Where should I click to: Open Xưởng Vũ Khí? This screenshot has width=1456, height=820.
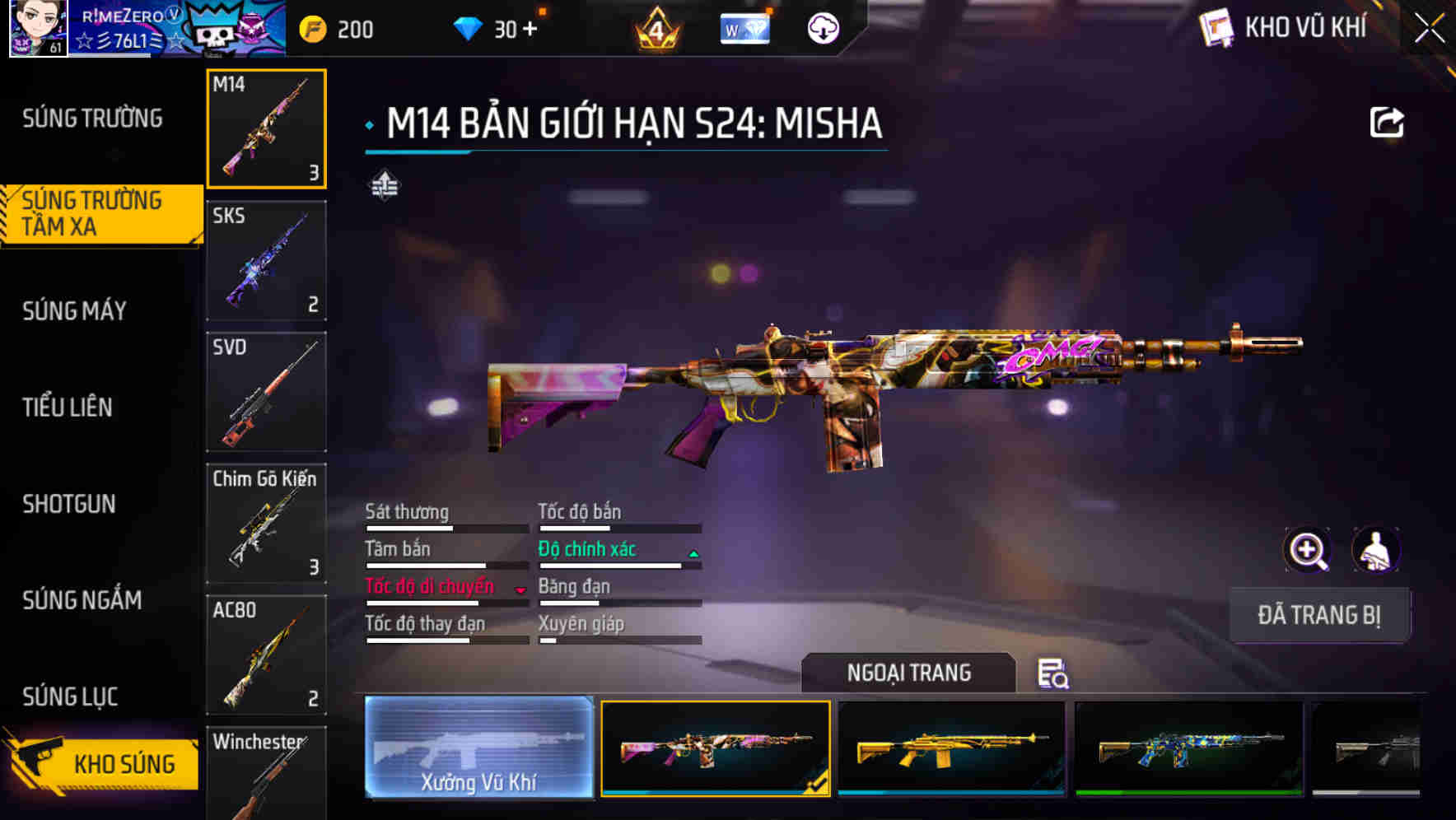pos(480,749)
